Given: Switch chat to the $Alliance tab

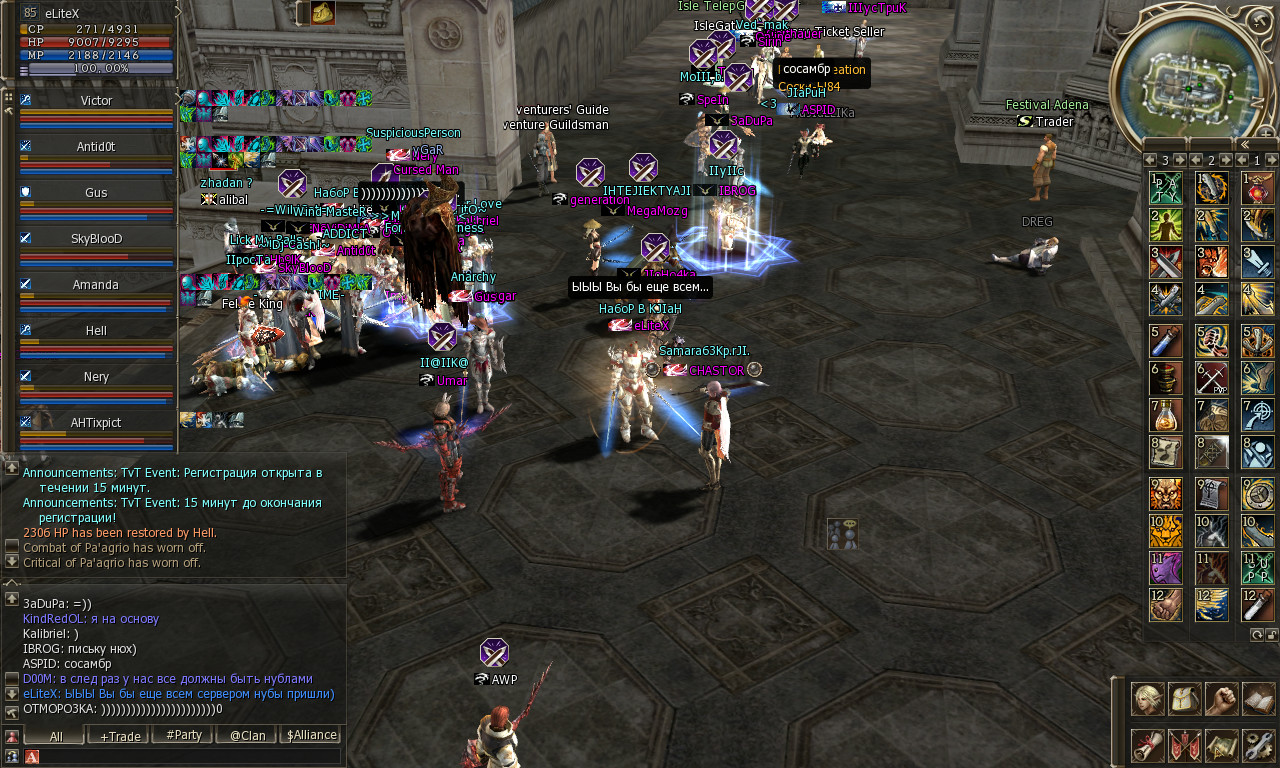Looking at the screenshot, I should [311, 735].
